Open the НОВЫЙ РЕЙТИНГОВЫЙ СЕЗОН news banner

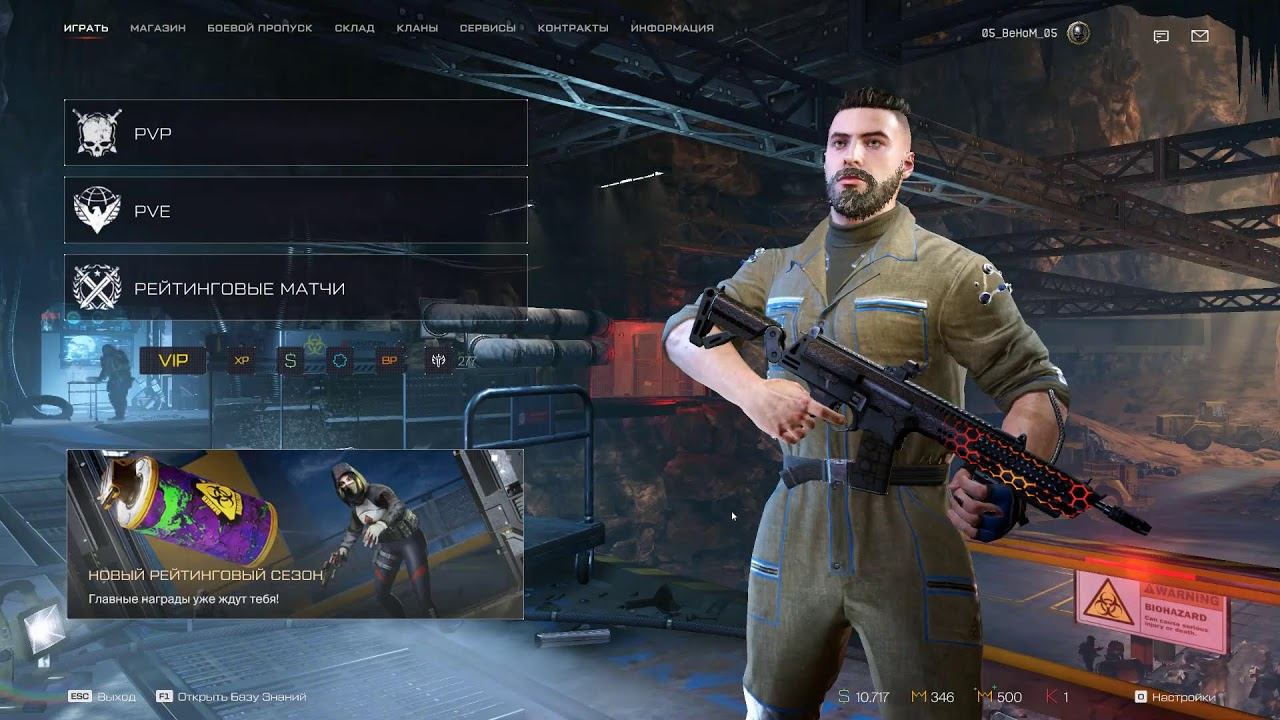point(296,535)
